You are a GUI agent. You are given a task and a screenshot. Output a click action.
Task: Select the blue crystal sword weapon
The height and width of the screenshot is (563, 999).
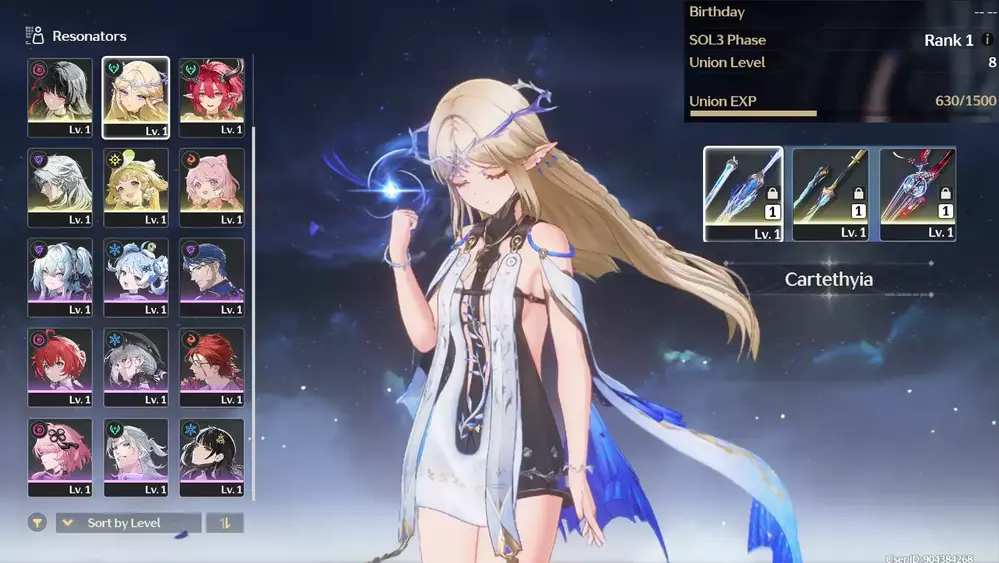coord(743,194)
